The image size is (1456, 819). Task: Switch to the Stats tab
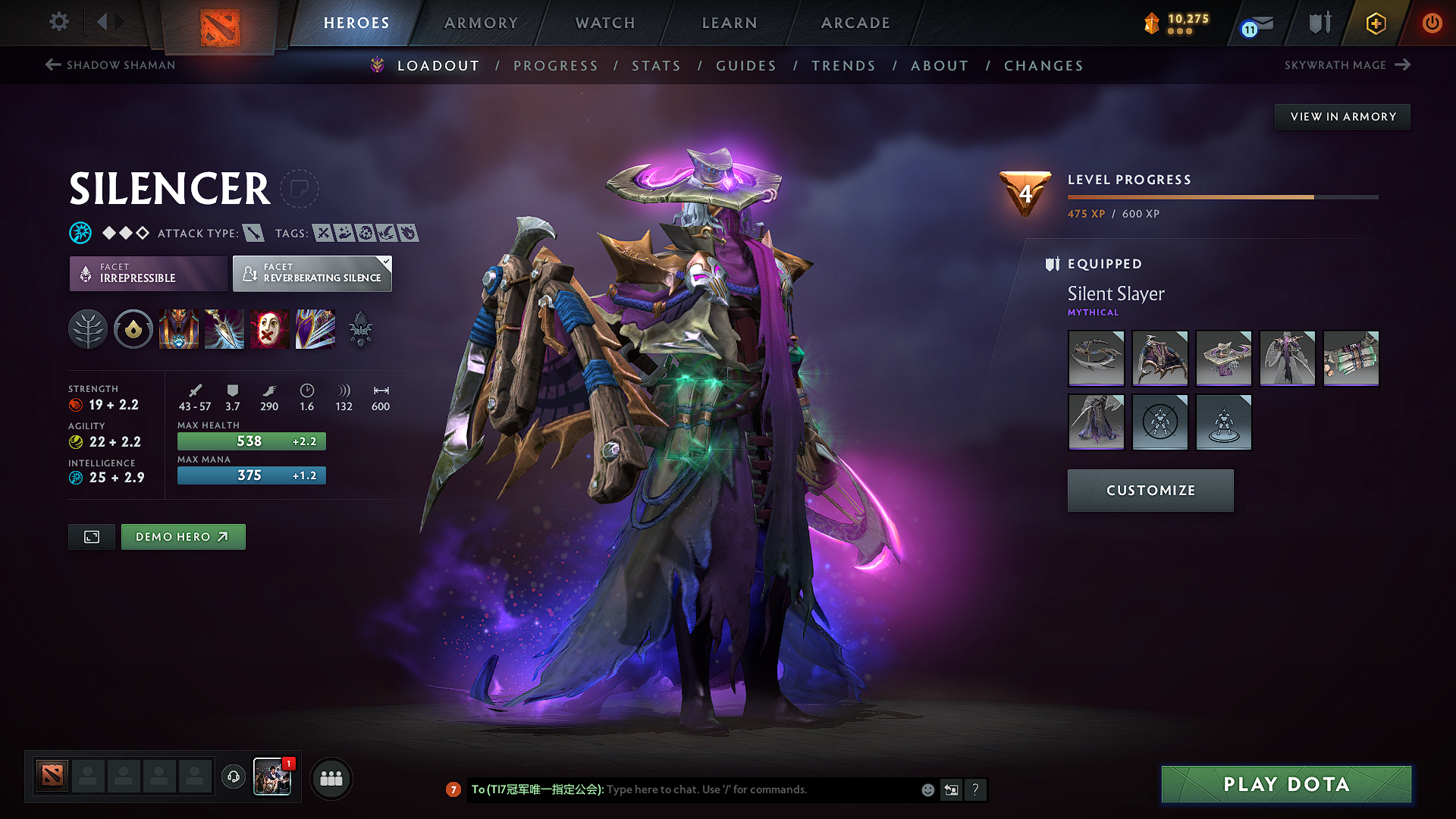click(657, 66)
